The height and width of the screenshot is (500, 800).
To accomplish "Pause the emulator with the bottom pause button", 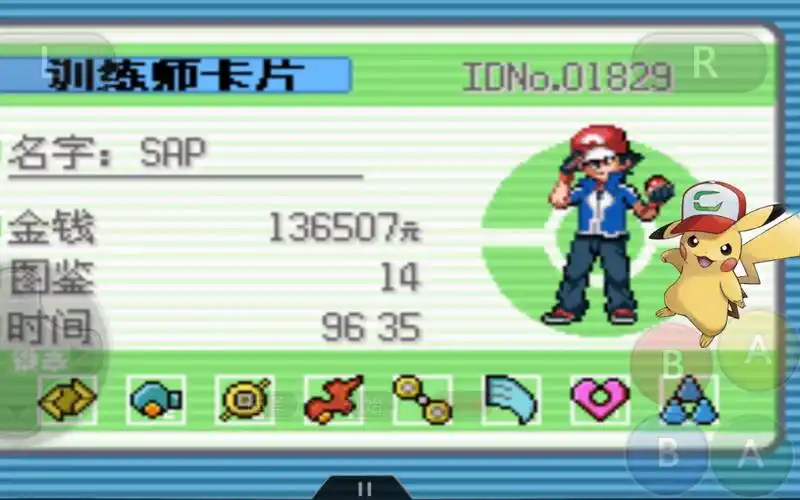I will pyautogui.click(x=364, y=489).
